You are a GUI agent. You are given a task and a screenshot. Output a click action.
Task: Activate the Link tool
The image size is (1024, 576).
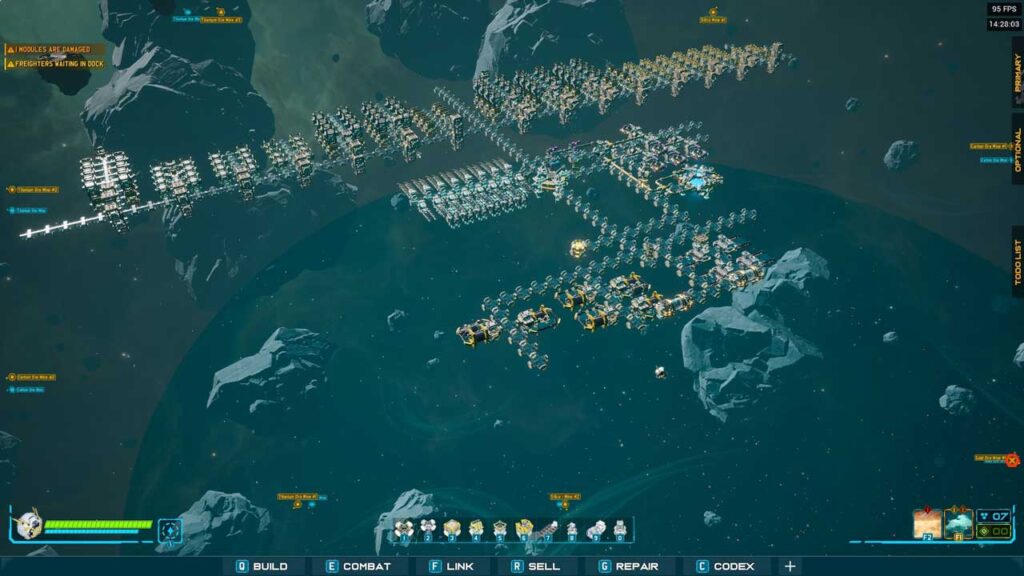click(452, 566)
